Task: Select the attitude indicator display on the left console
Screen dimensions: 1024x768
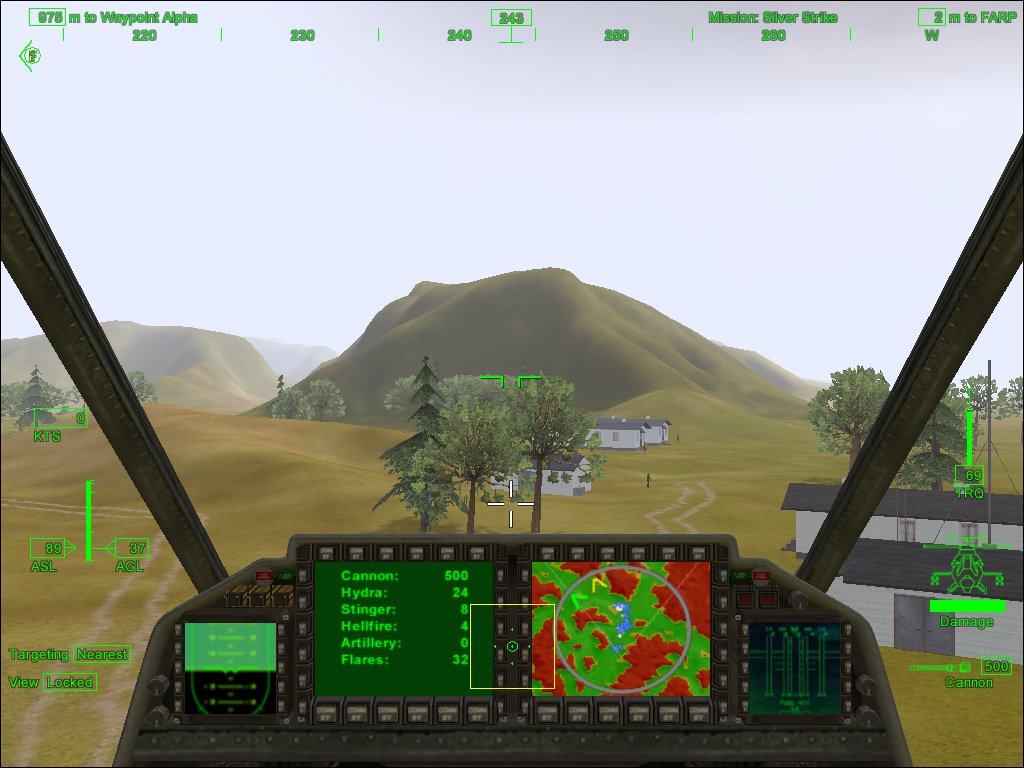Action: (x=230, y=668)
